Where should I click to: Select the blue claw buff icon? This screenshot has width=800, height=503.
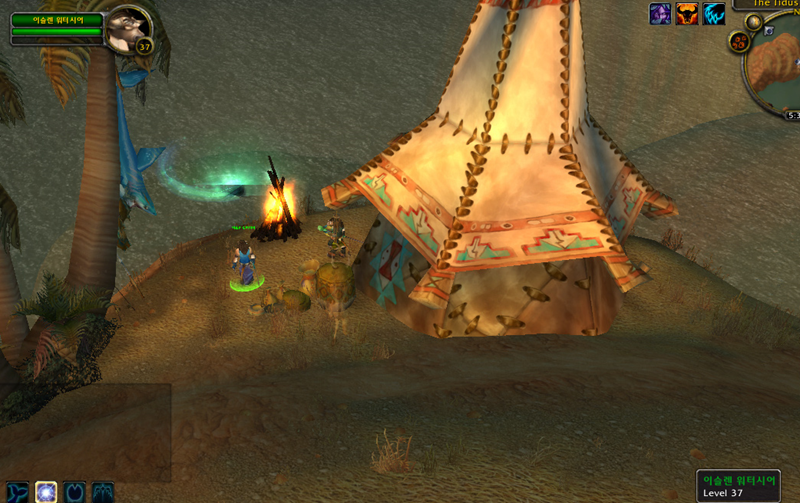pos(714,13)
